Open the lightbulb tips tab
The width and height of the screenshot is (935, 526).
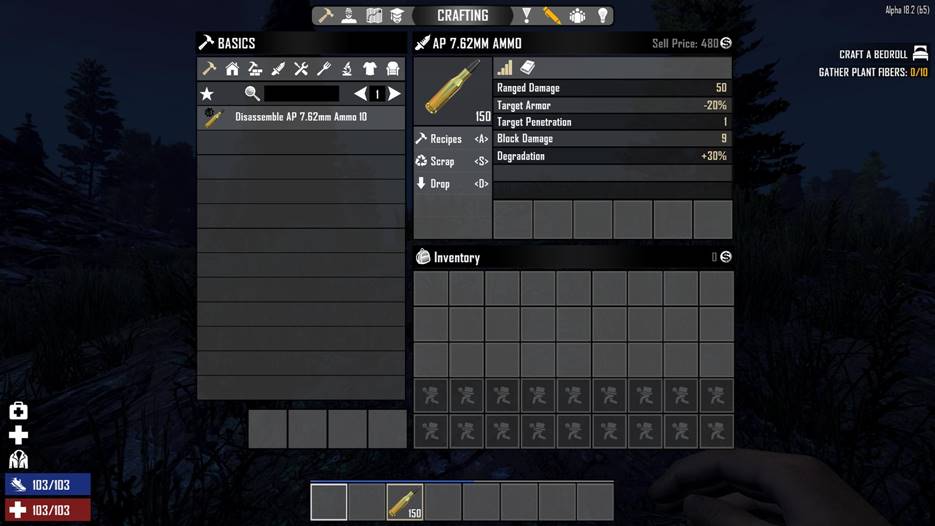[x=602, y=16]
